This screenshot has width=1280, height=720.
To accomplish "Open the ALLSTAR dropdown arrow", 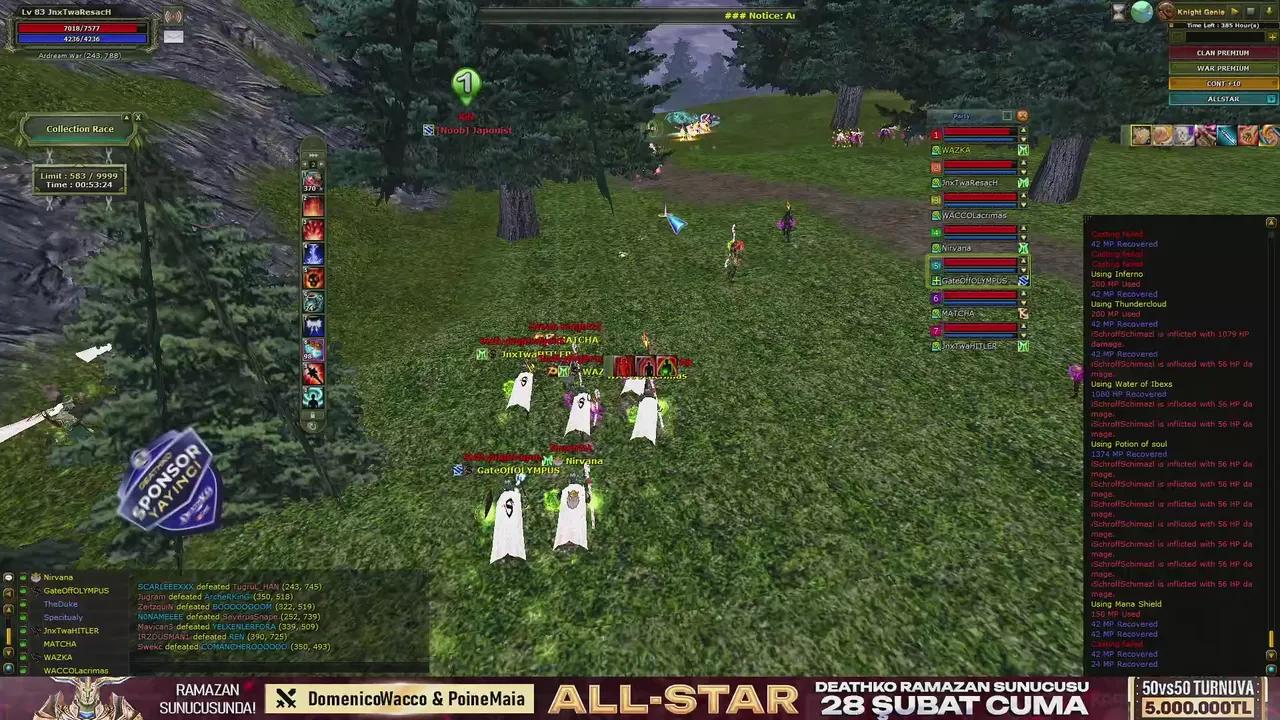I will tap(1270, 98).
